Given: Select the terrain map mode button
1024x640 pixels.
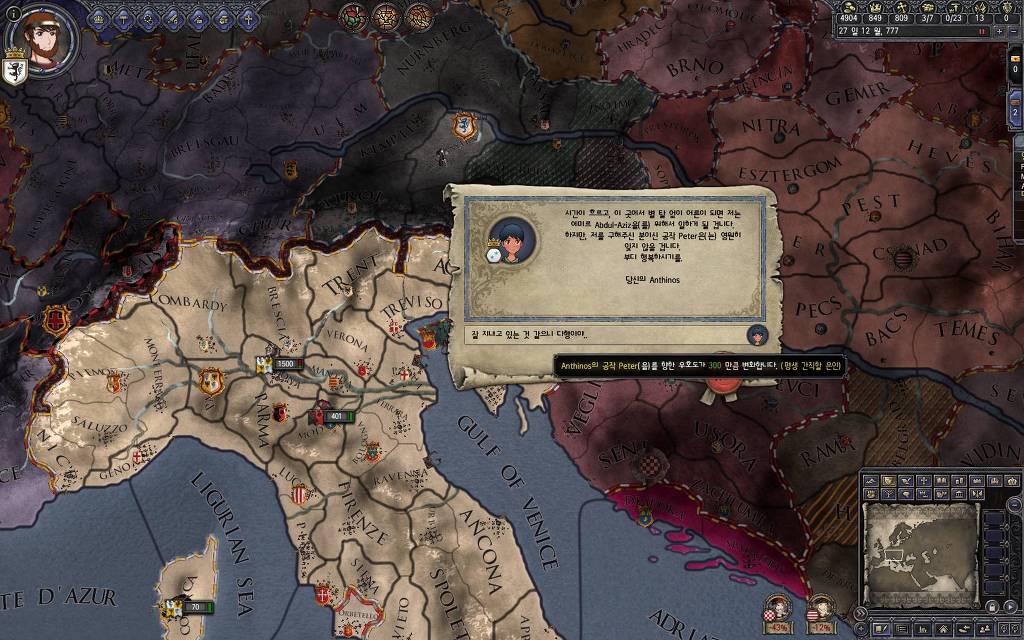Looking at the screenshot, I should [871, 481].
